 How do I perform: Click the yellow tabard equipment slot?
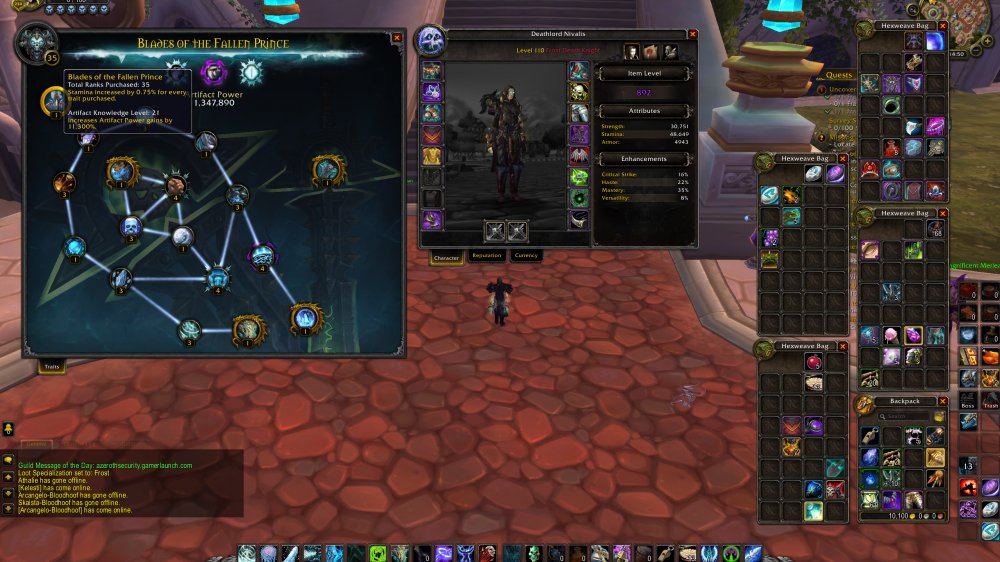432,155
